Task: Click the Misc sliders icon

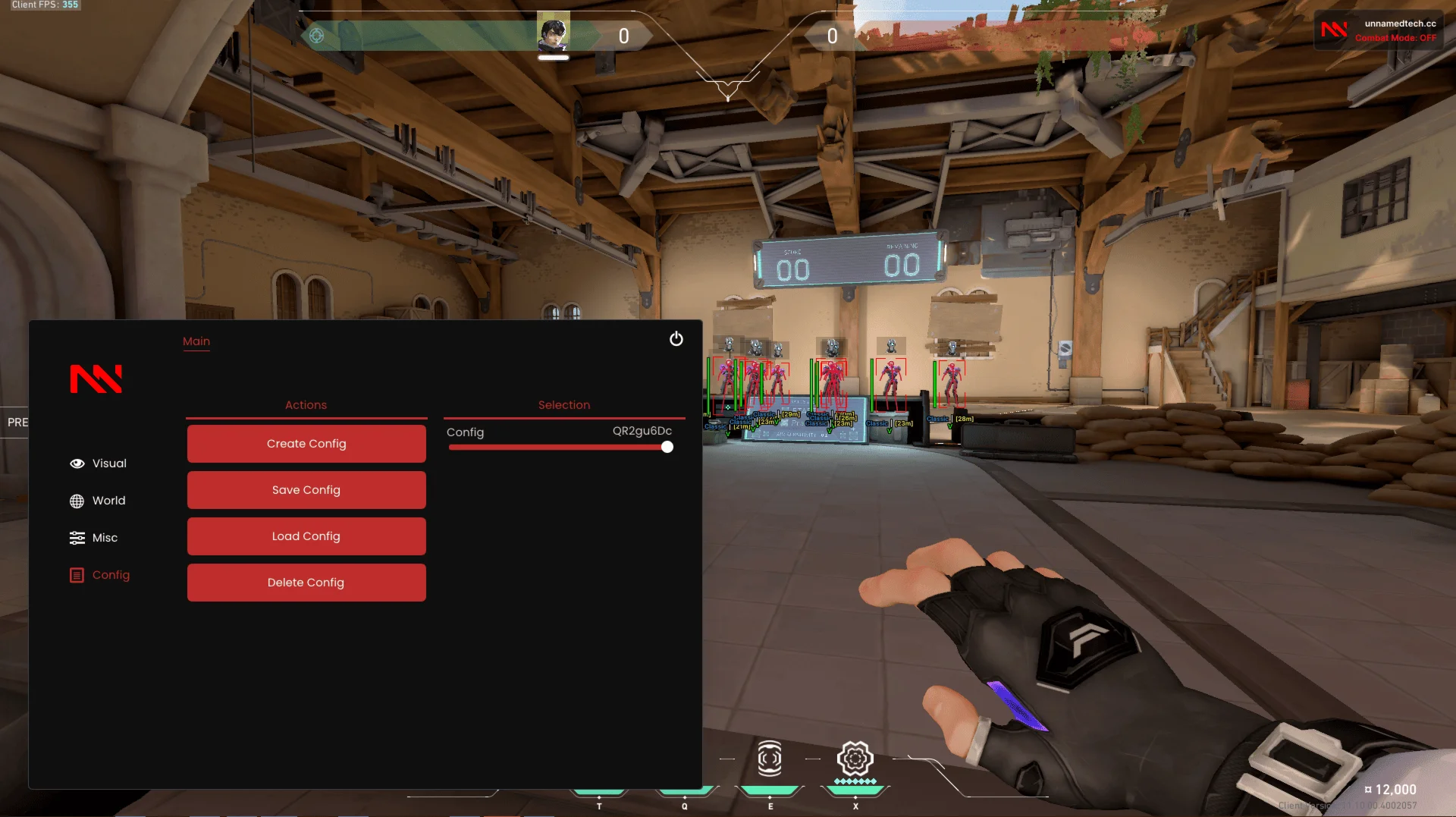Action: pyautogui.click(x=78, y=537)
